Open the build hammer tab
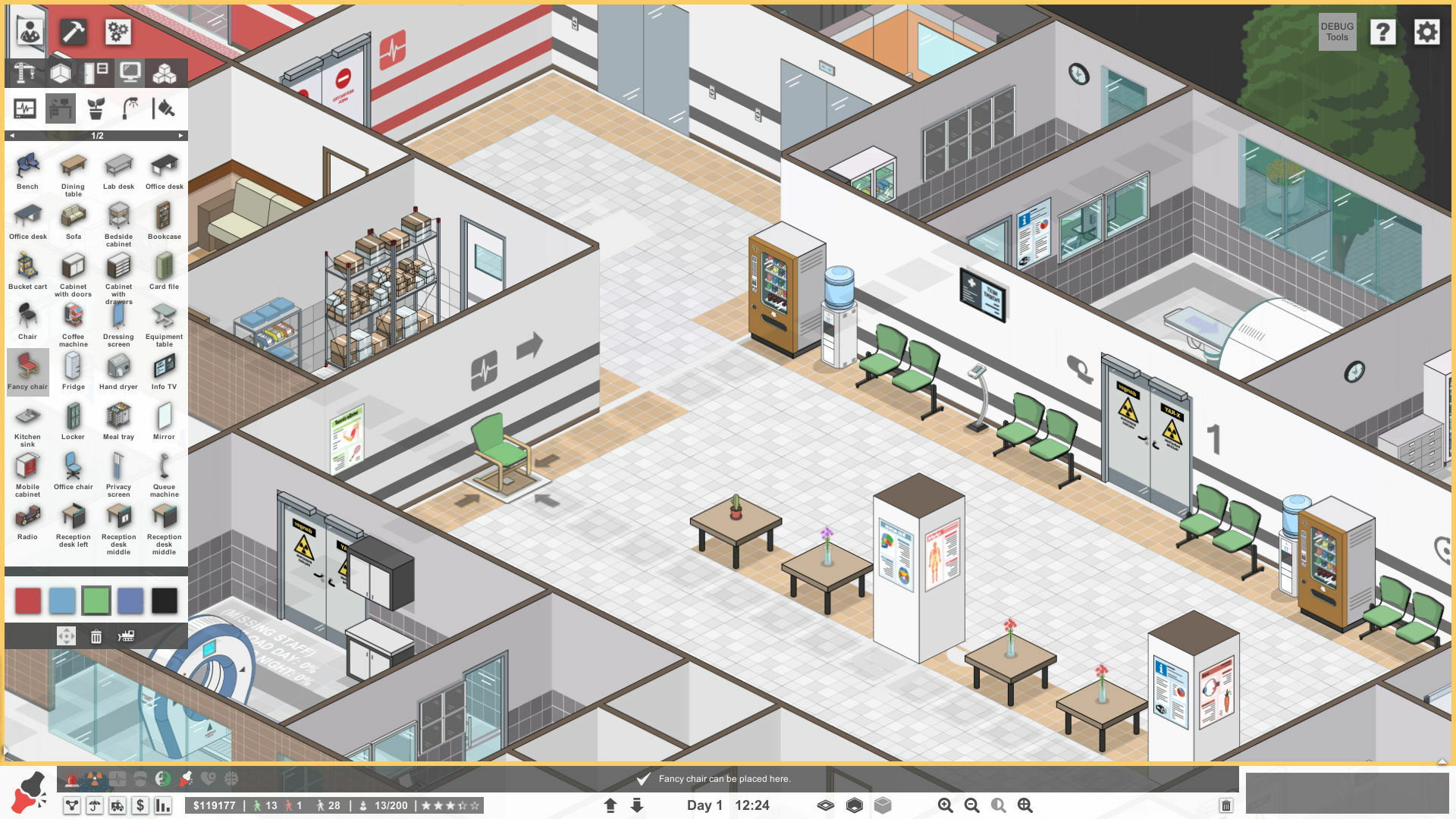This screenshot has height=819, width=1456. tap(72, 32)
